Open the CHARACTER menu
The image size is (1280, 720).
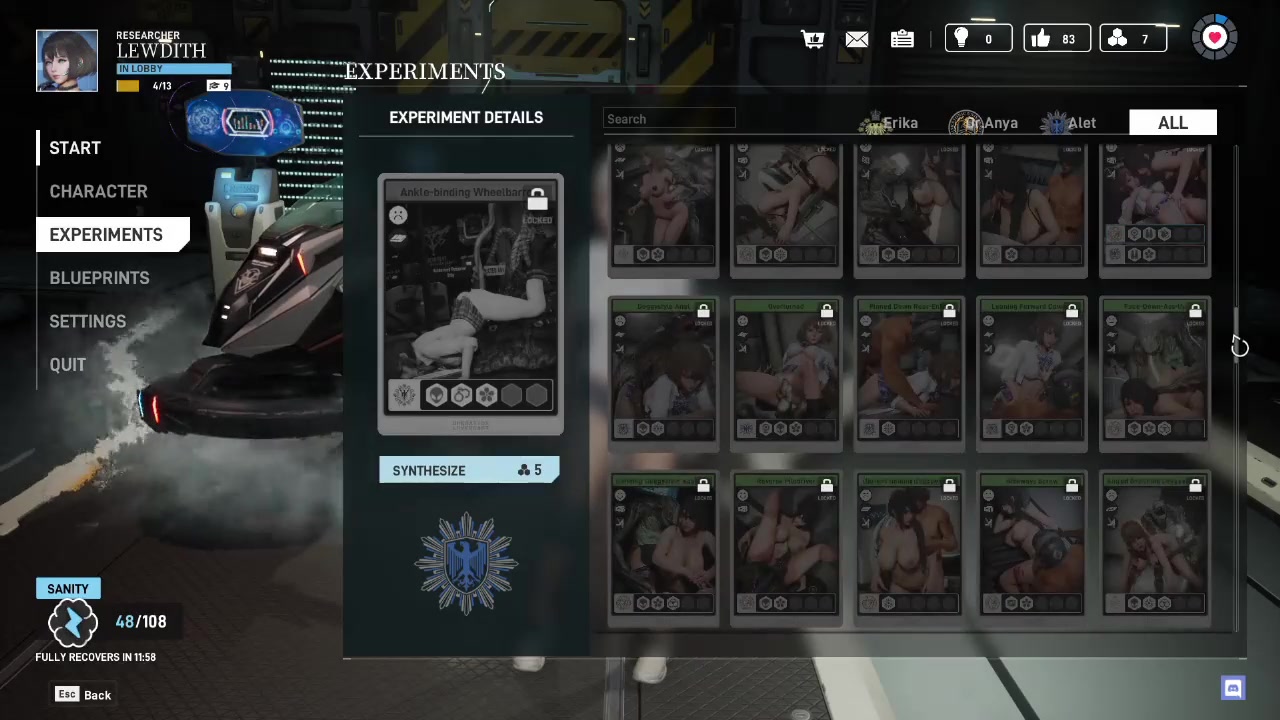click(98, 191)
